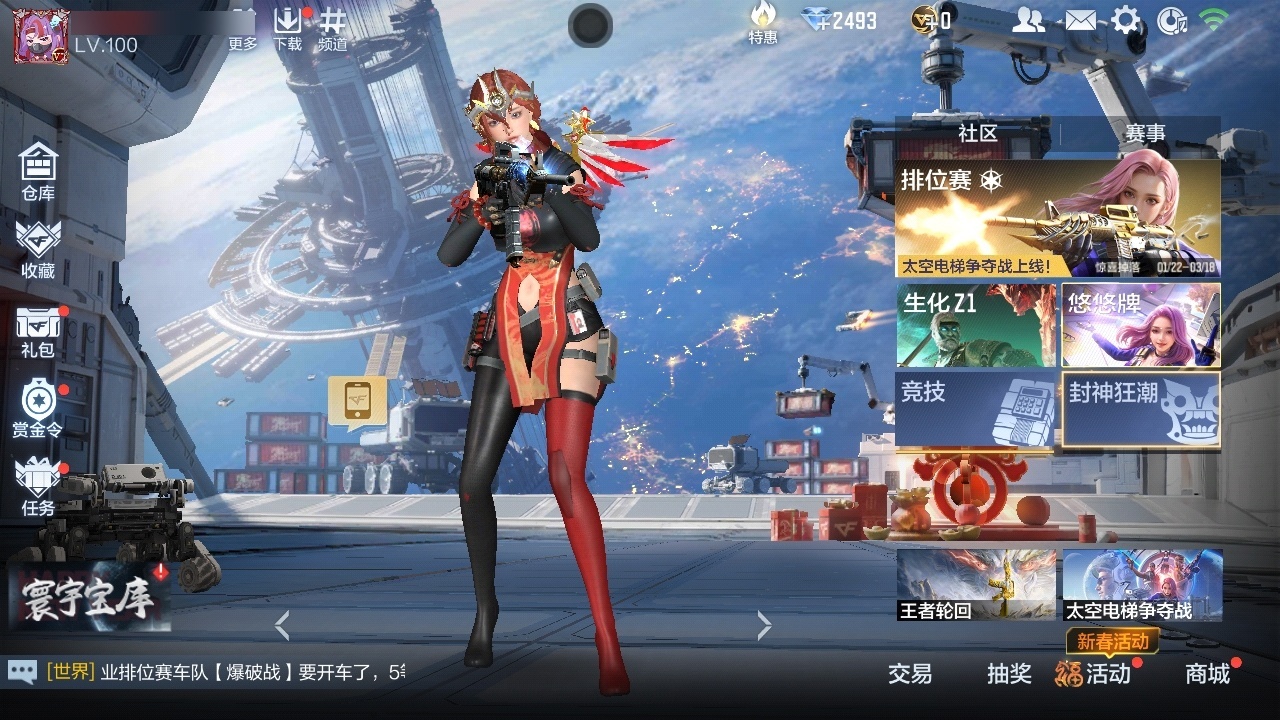
Task: Open the 特惠 special offer icon
Action: (763, 22)
